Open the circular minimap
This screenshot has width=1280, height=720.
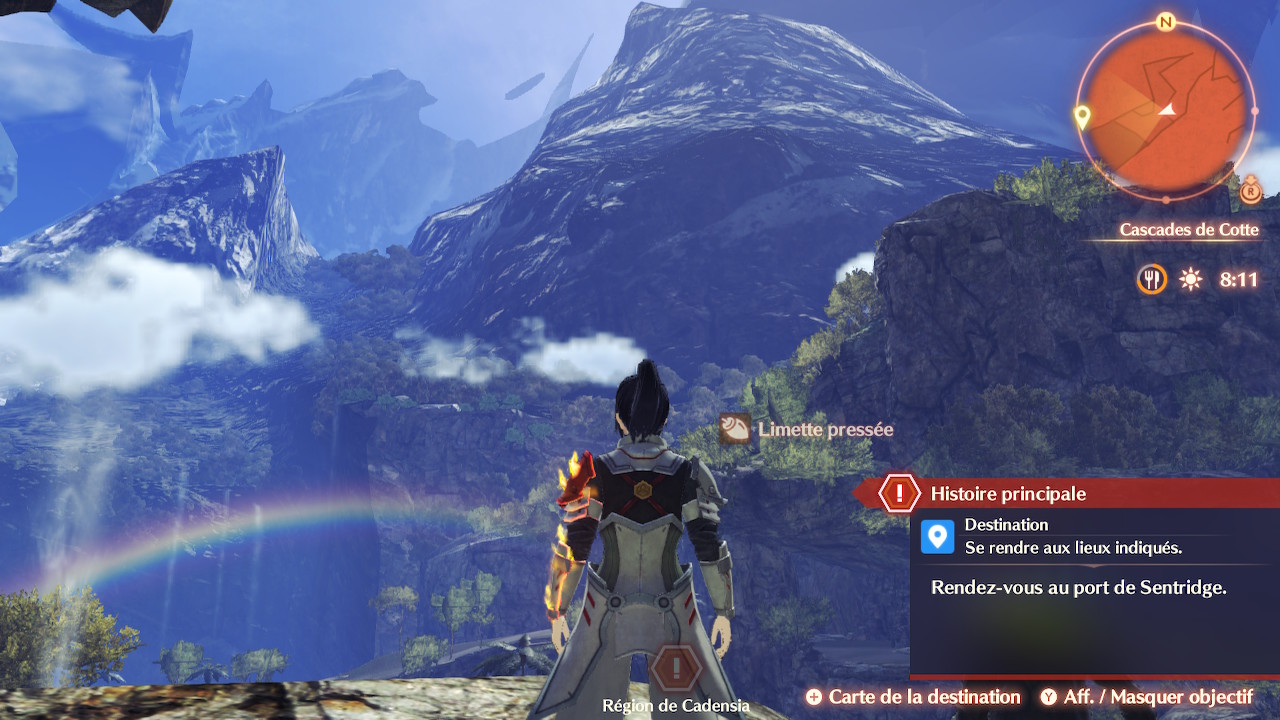tap(1166, 108)
